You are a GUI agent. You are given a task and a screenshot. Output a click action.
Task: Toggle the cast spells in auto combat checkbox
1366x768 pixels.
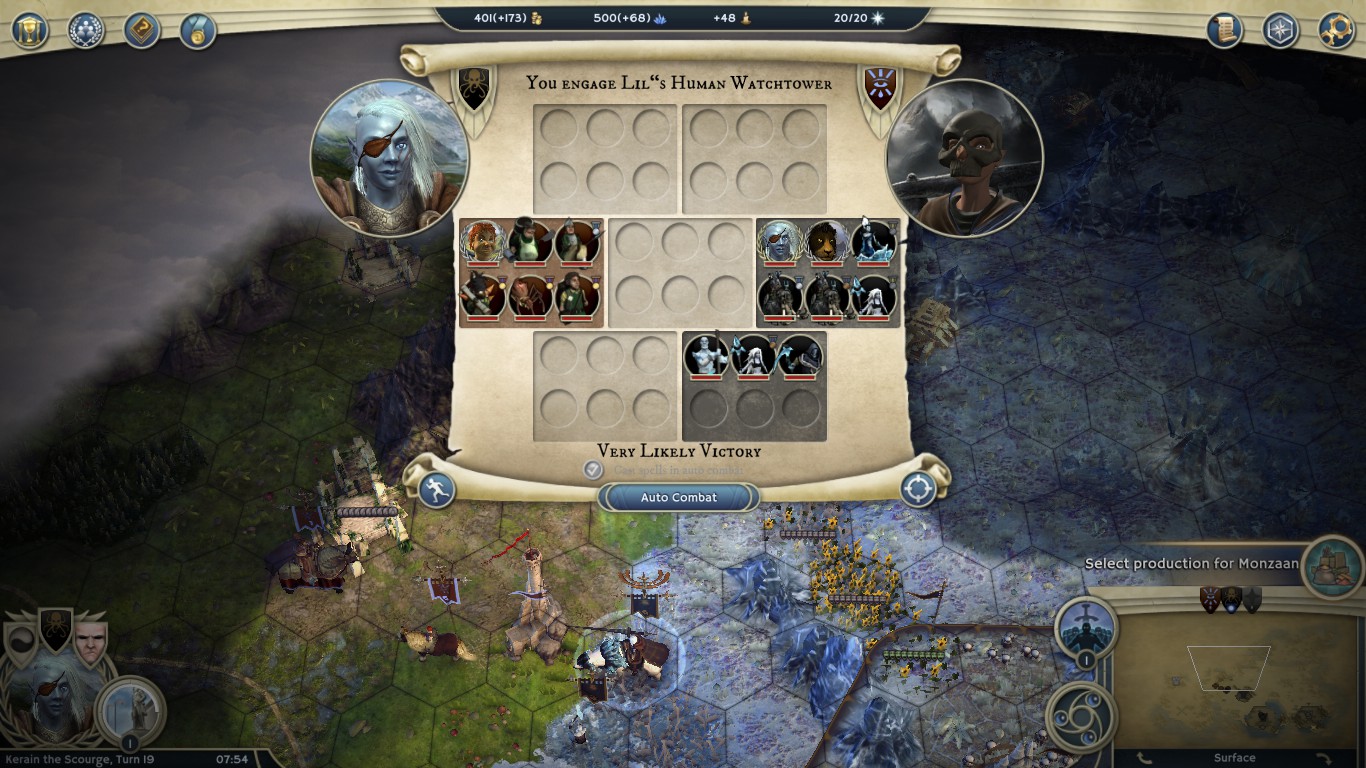click(593, 469)
